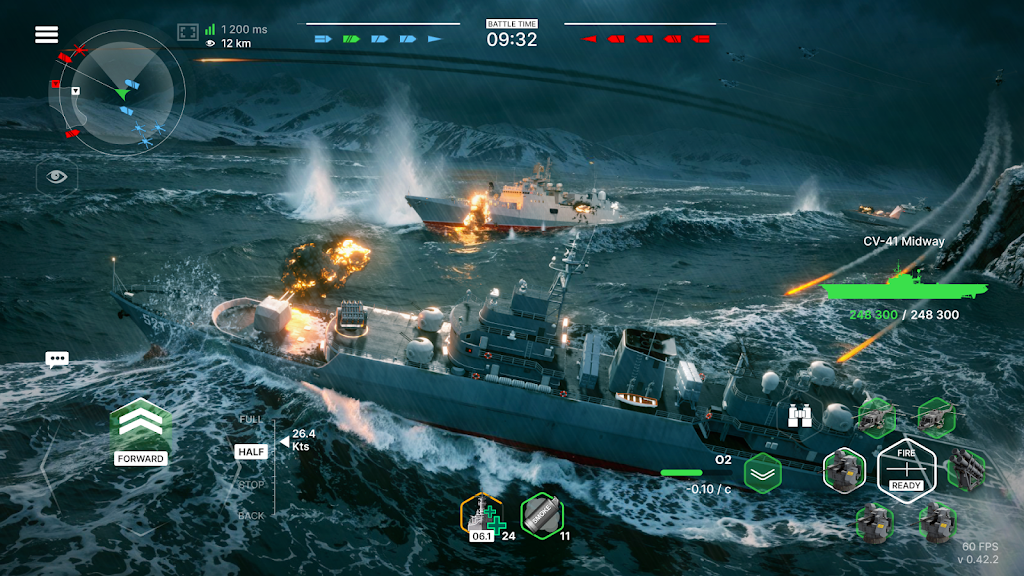Set throttle to FULL
Image resolution: width=1024 pixels, height=576 pixels.
point(251,418)
